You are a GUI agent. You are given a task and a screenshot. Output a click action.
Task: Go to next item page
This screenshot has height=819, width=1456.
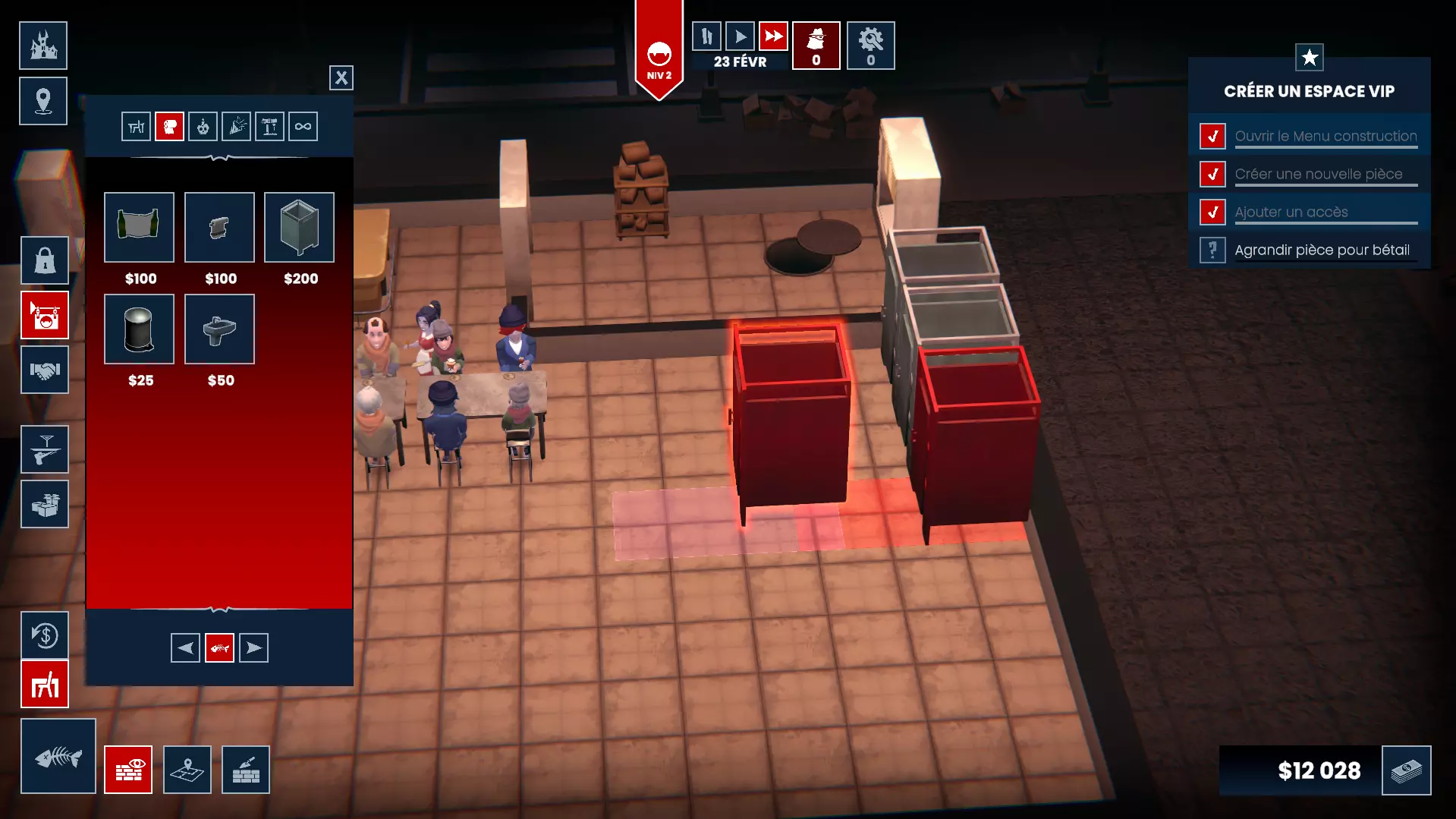[x=253, y=648]
